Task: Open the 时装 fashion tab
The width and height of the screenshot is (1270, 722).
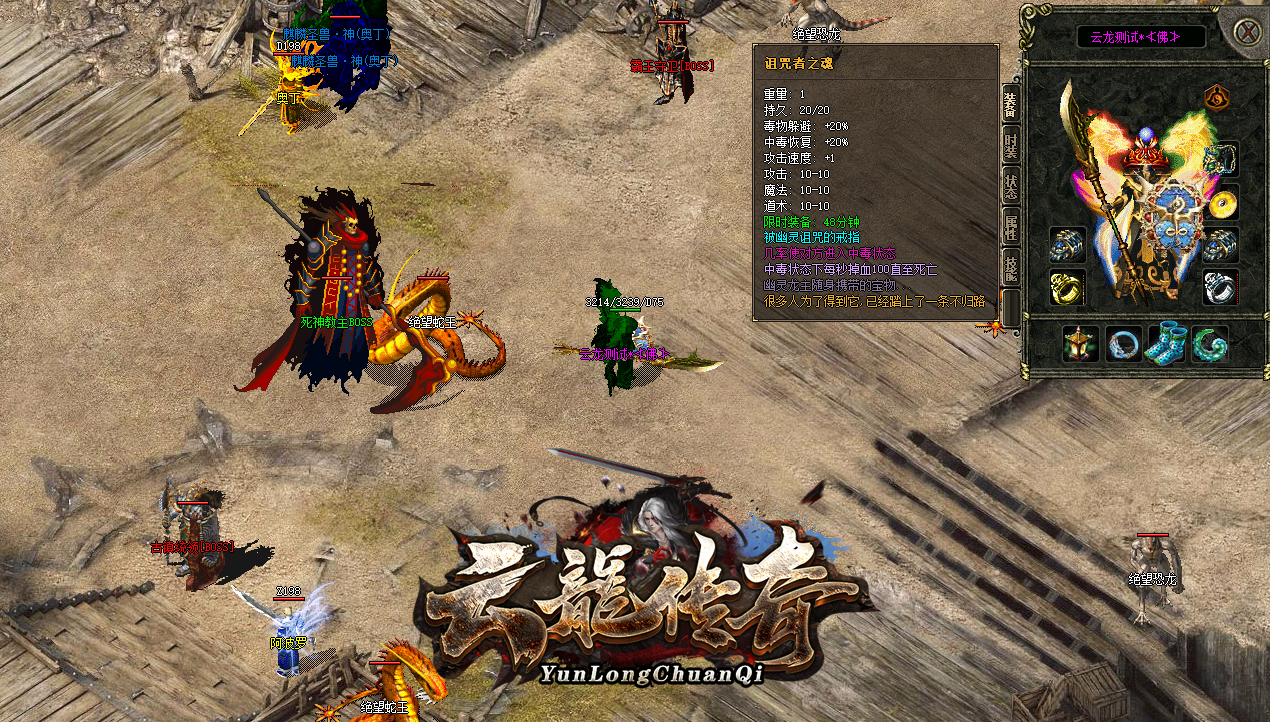Action: (1010, 145)
